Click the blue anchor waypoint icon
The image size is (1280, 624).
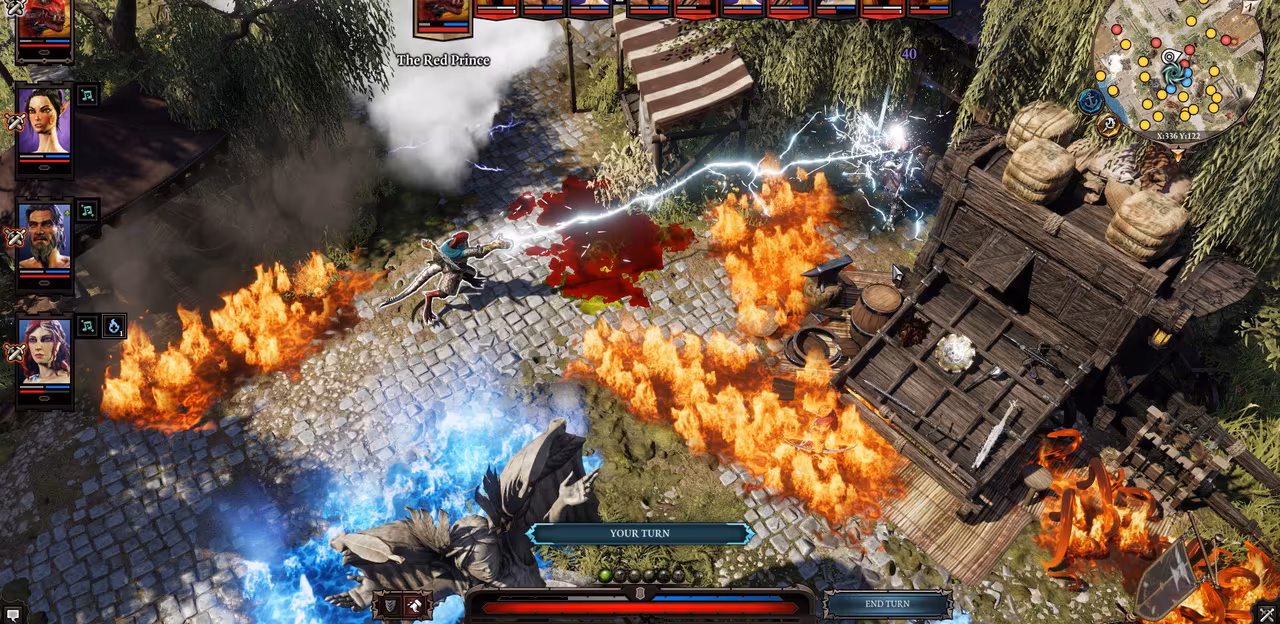pos(1090,100)
